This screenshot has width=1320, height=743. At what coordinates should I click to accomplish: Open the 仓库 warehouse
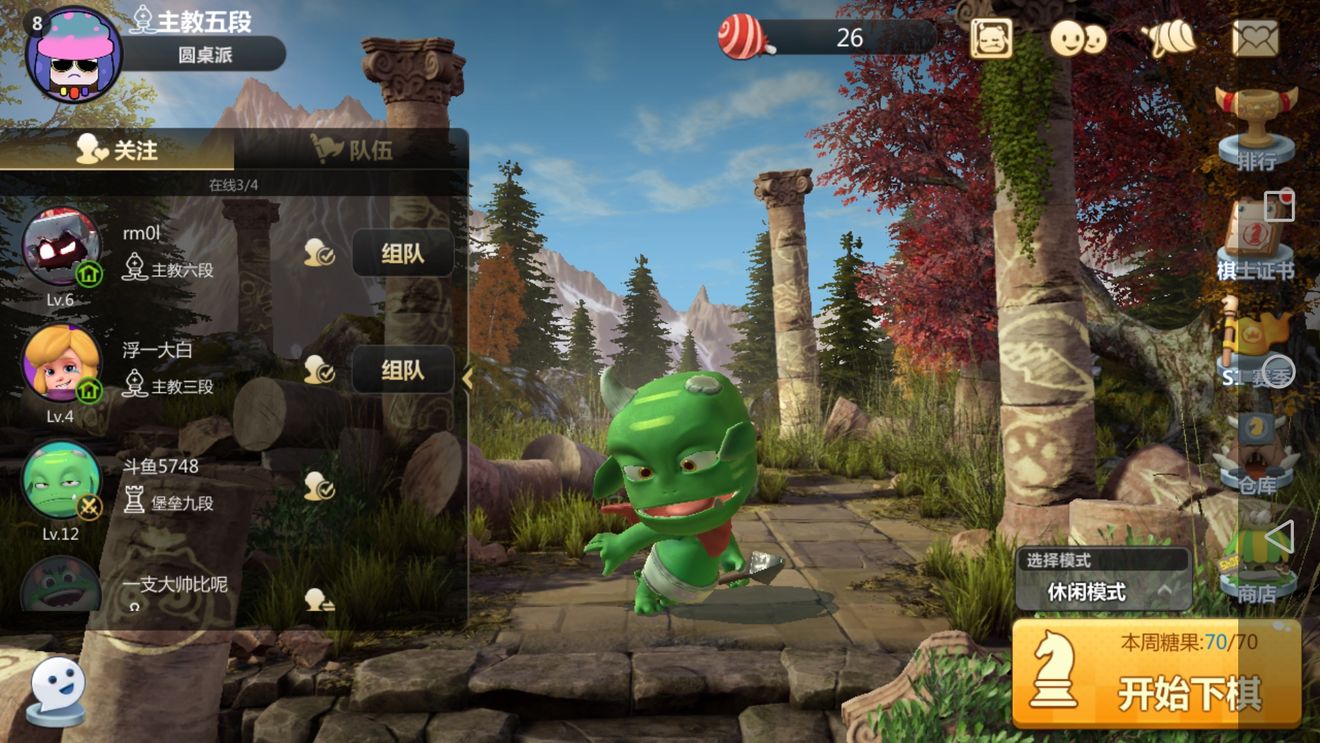(x=1256, y=455)
